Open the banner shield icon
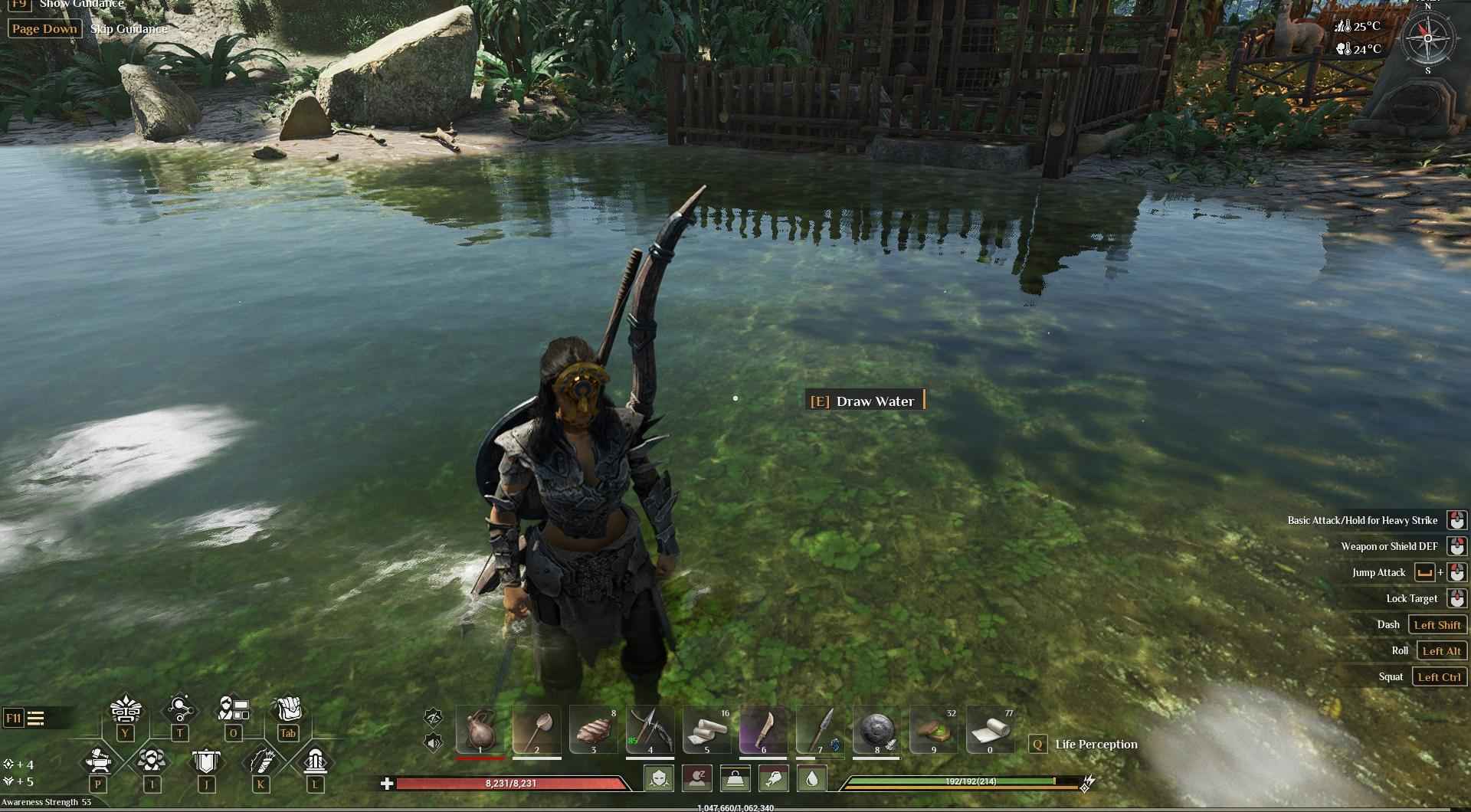Image resolution: width=1471 pixels, height=812 pixels. [206, 761]
